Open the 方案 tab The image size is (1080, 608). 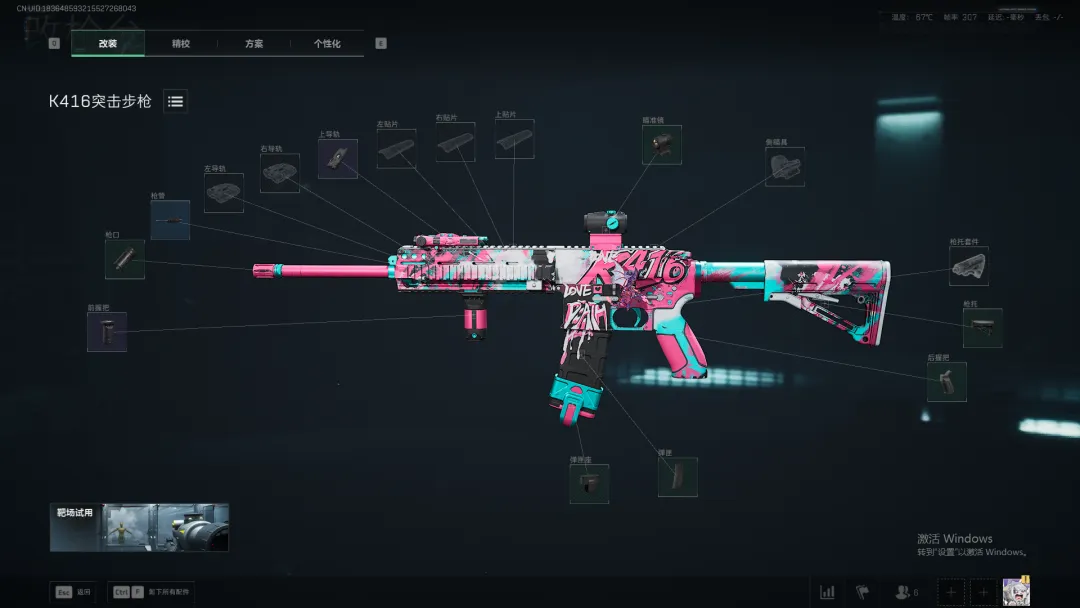[254, 44]
